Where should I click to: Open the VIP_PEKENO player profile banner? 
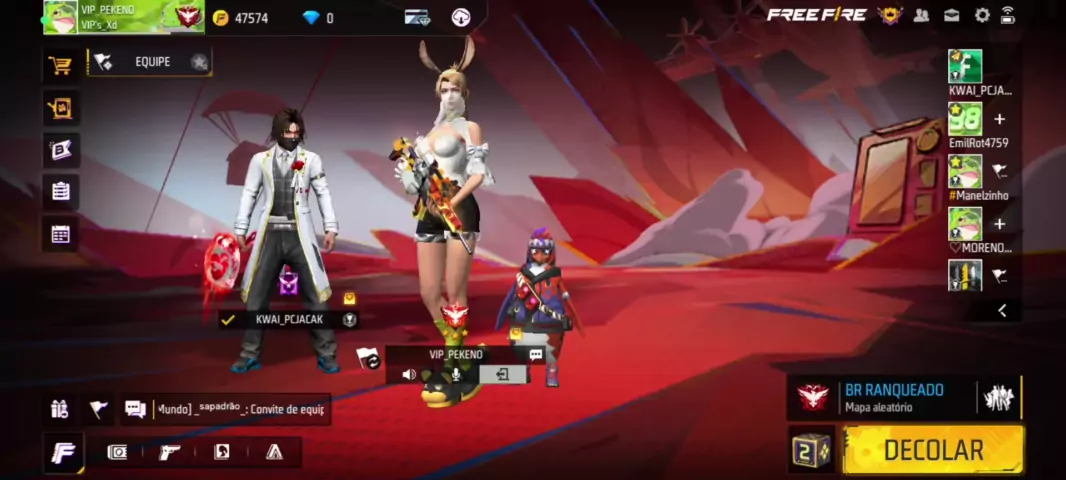(122, 16)
